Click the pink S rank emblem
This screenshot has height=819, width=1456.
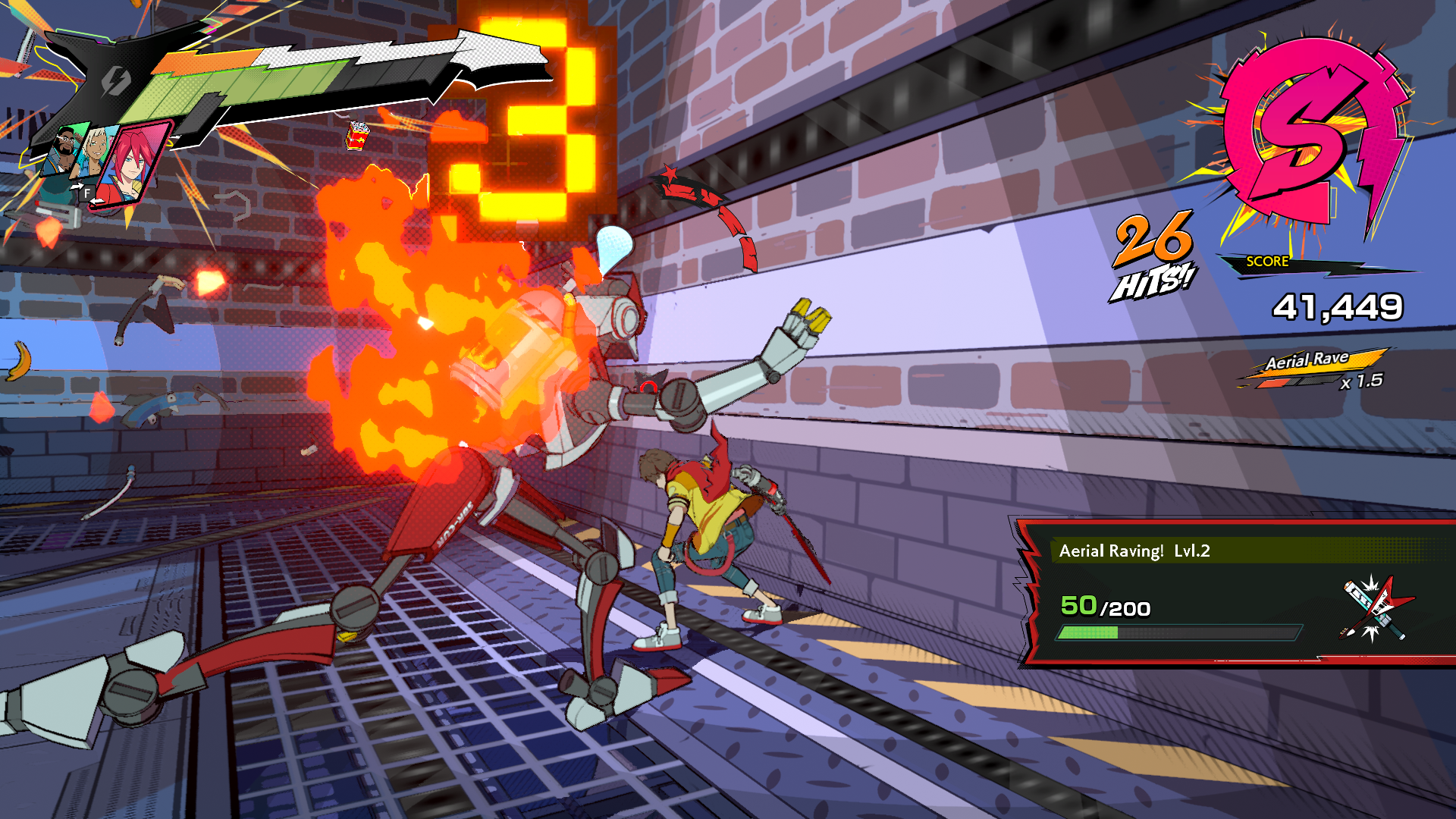[x=1306, y=136]
